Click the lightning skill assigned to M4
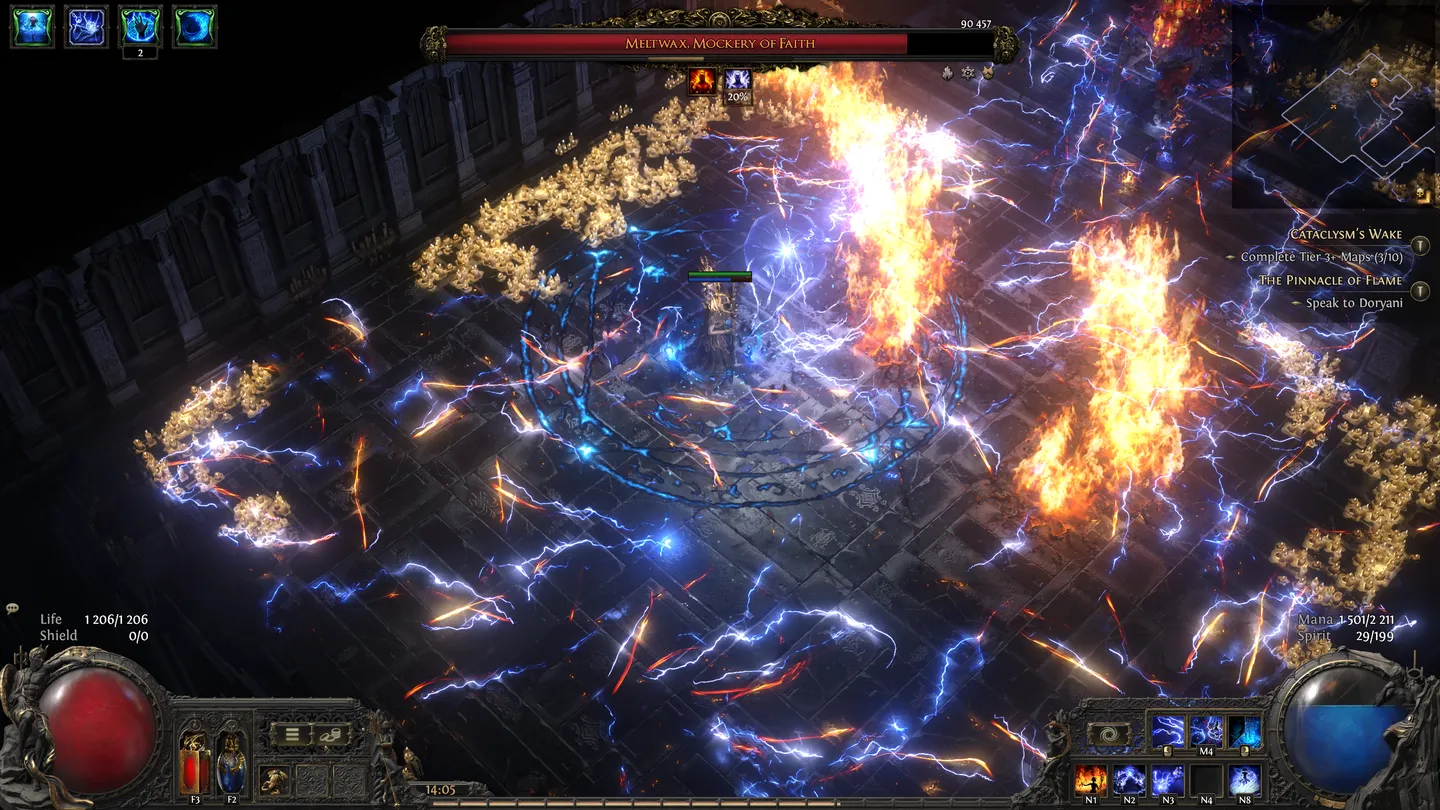Screen dimensions: 1440x810 1207,730
